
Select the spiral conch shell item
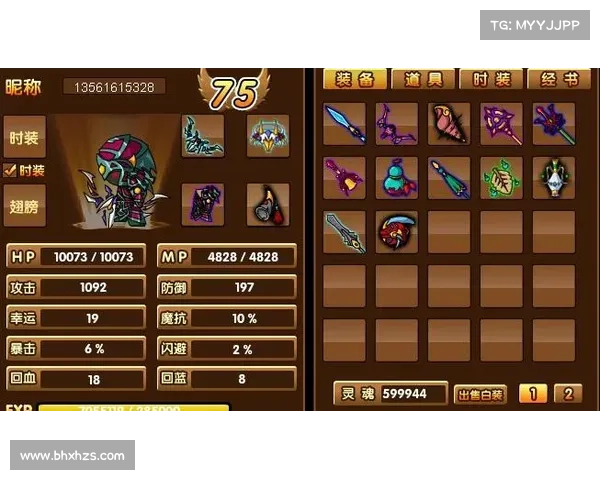pyautogui.click(x=449, y=124)
